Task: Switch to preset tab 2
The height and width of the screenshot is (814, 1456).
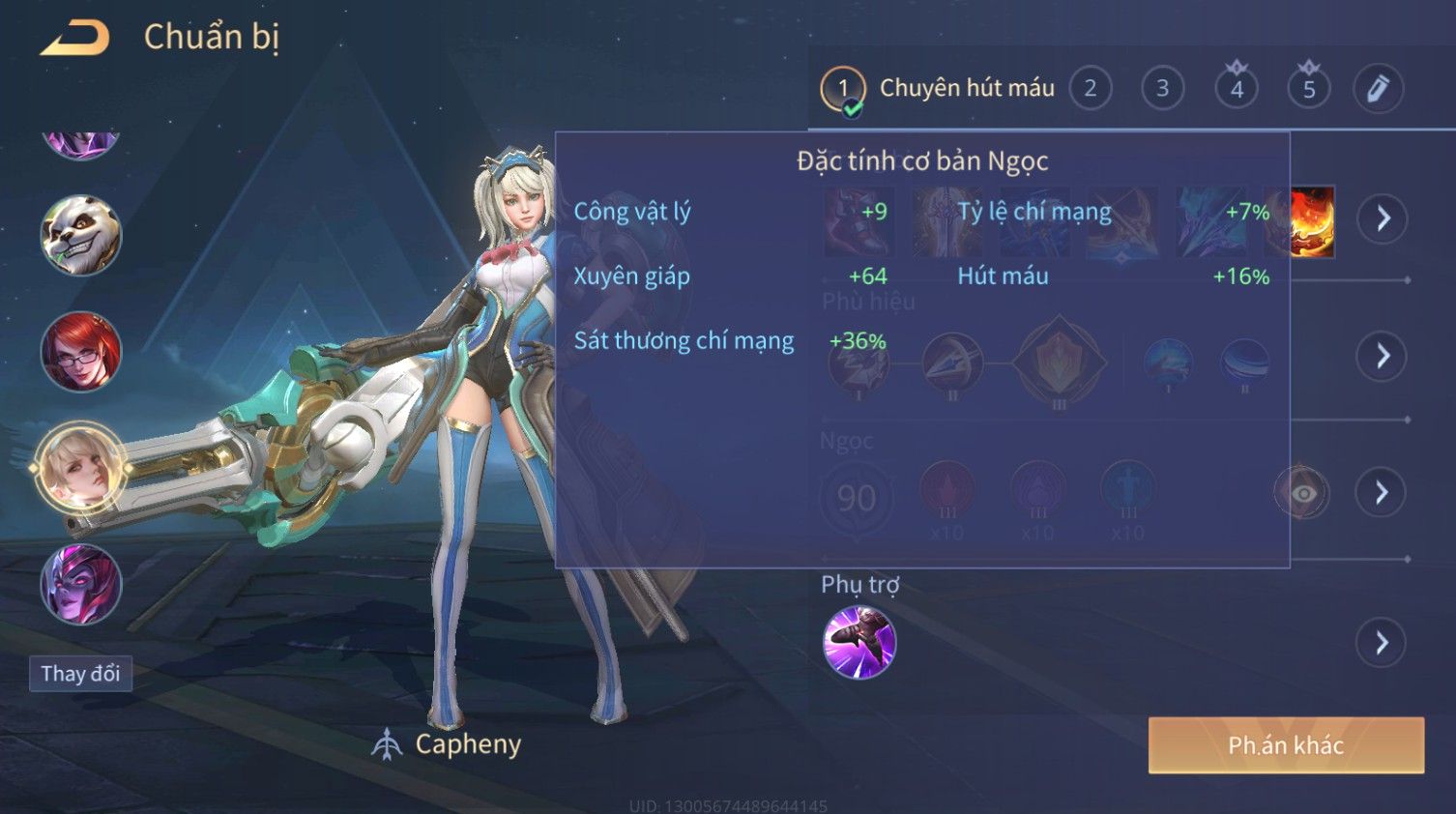Action: pos(1091,89)
